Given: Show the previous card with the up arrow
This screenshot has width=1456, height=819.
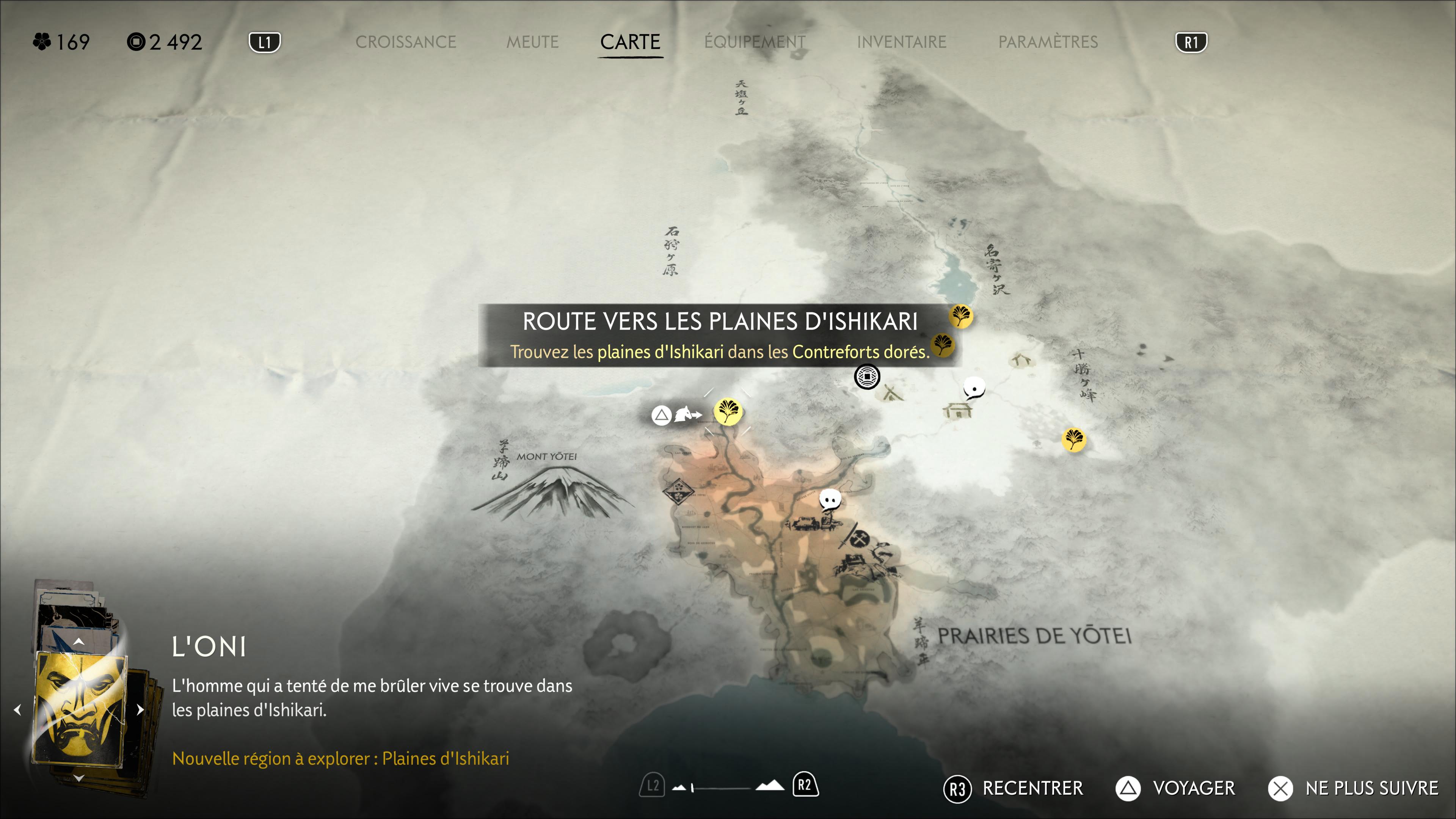Looking at the screenshot, I should coord(79,642).
